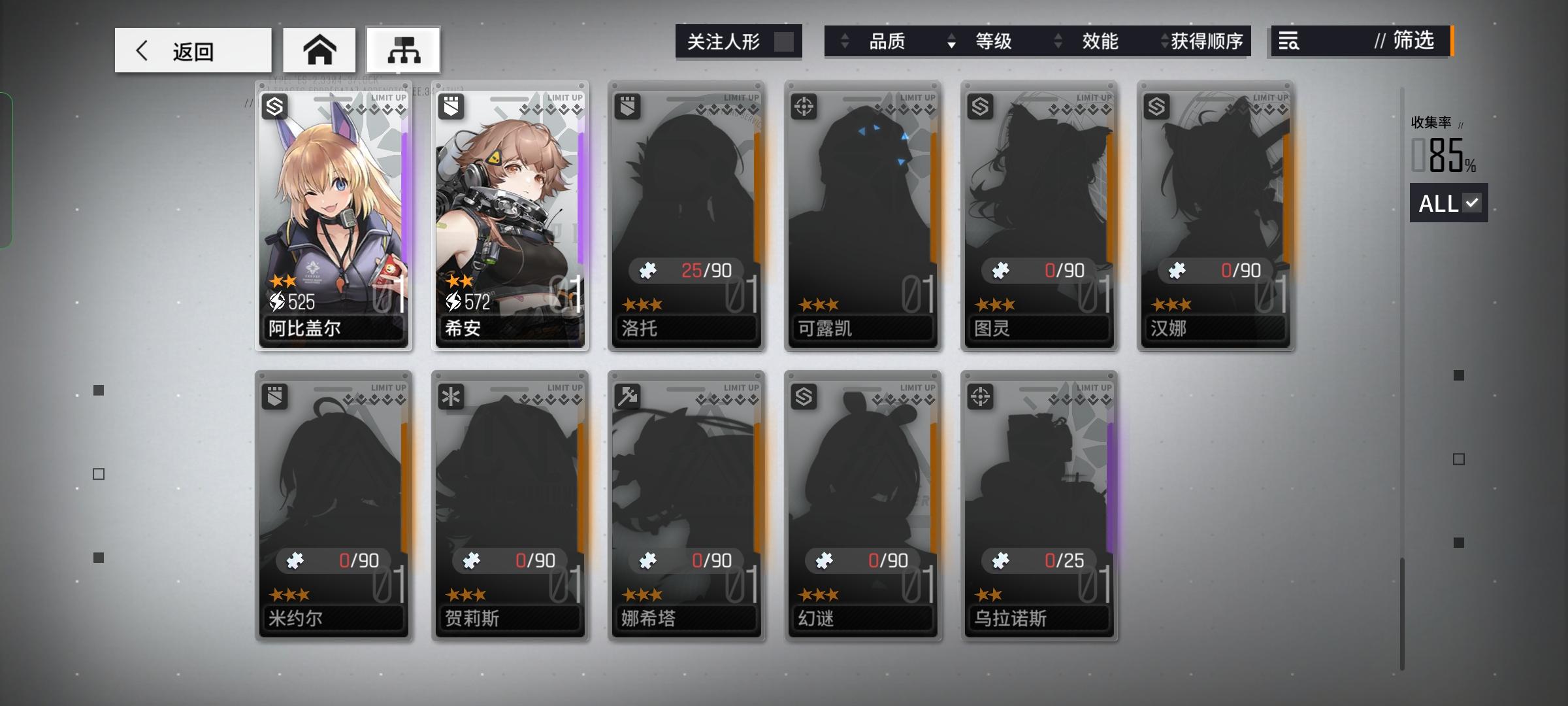Select the org-chart view icon beside home

tap(403, 49)
